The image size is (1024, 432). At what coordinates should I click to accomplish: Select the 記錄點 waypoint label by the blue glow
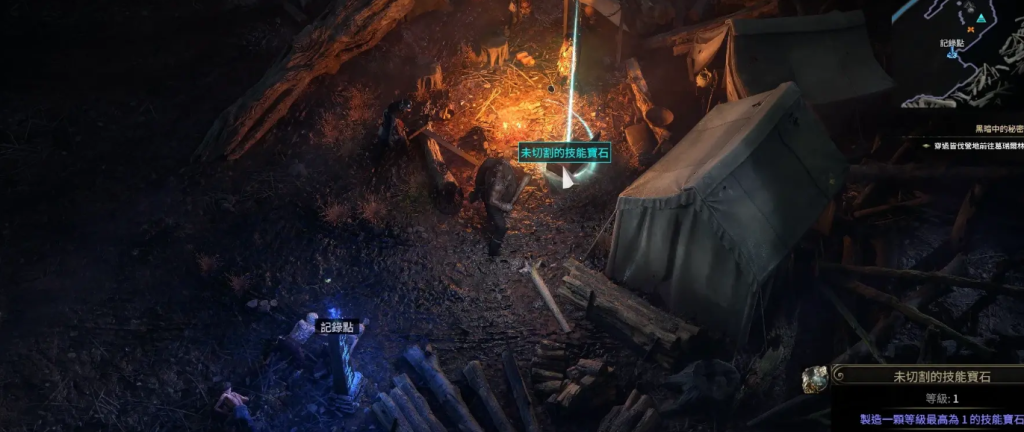click(336, 327)
